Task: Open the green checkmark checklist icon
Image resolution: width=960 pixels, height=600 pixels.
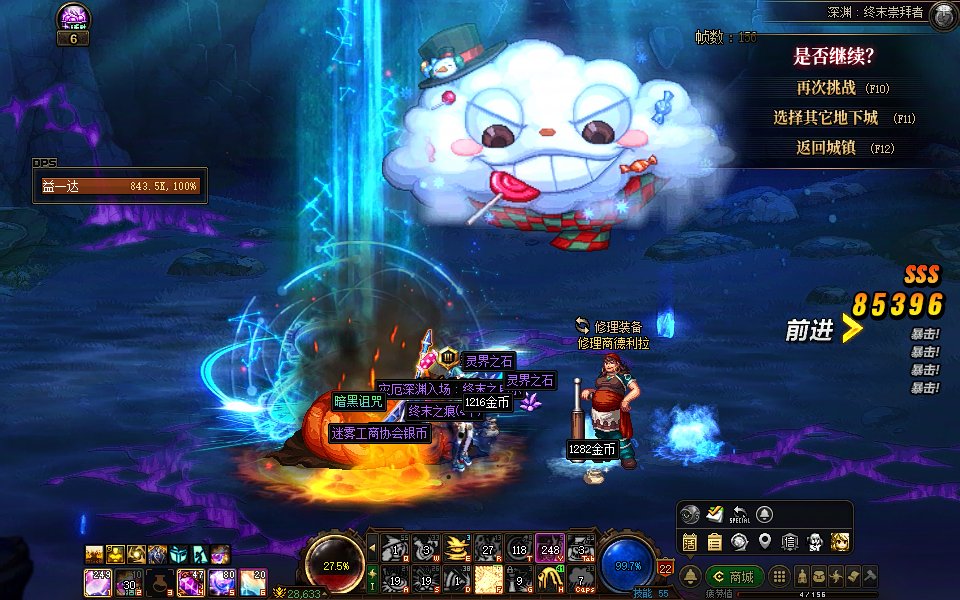Action: point(714,514)
